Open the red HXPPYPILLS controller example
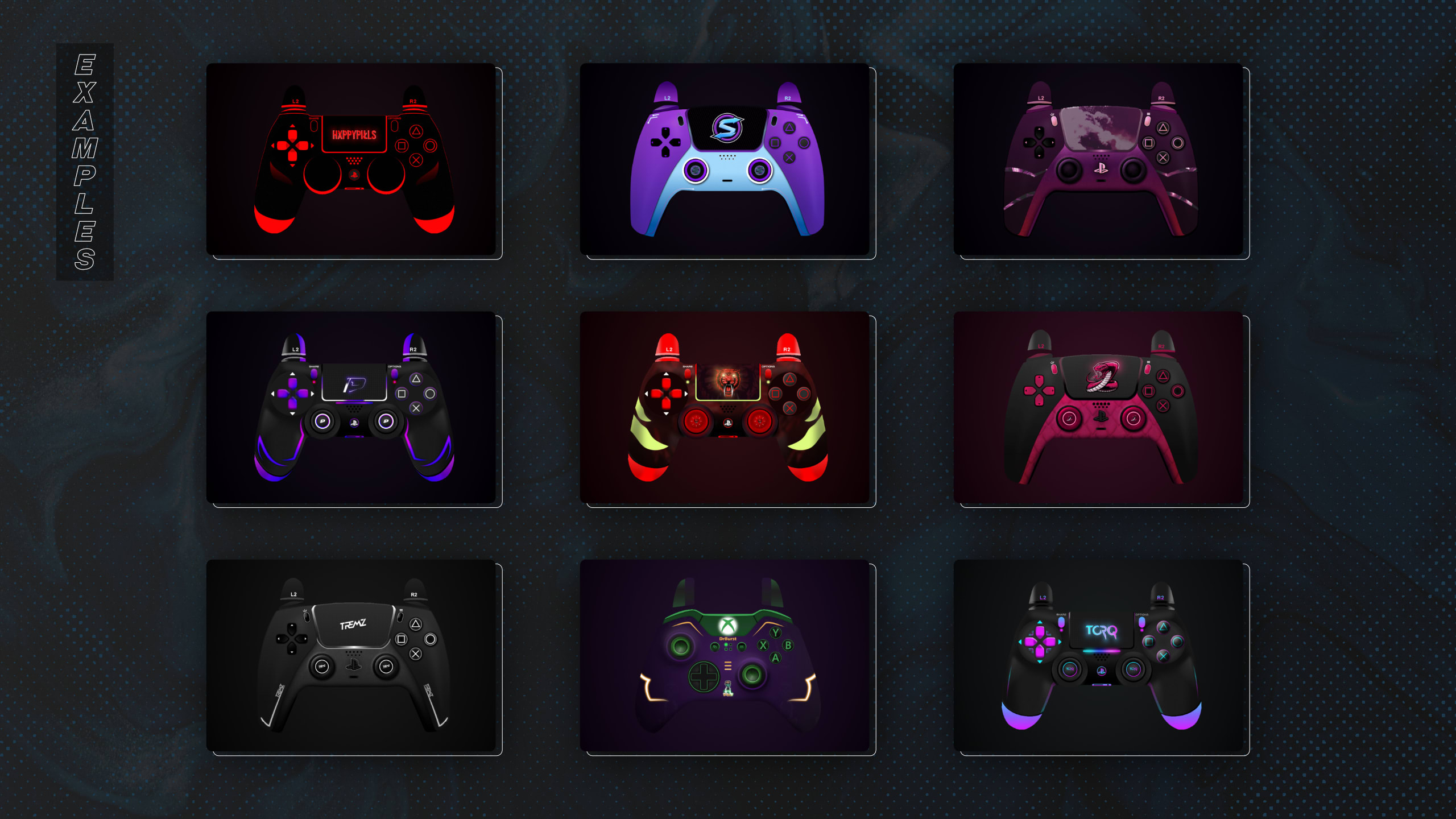1456x819 pixels. pos(351,159)
